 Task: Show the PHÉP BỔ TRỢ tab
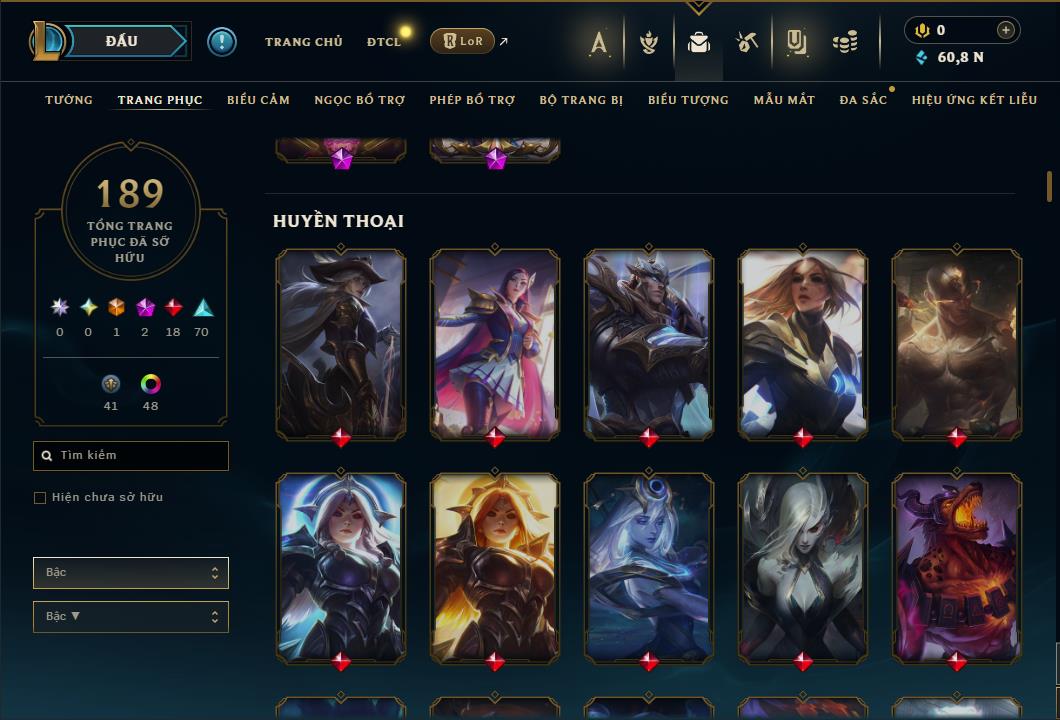[472, 100]
